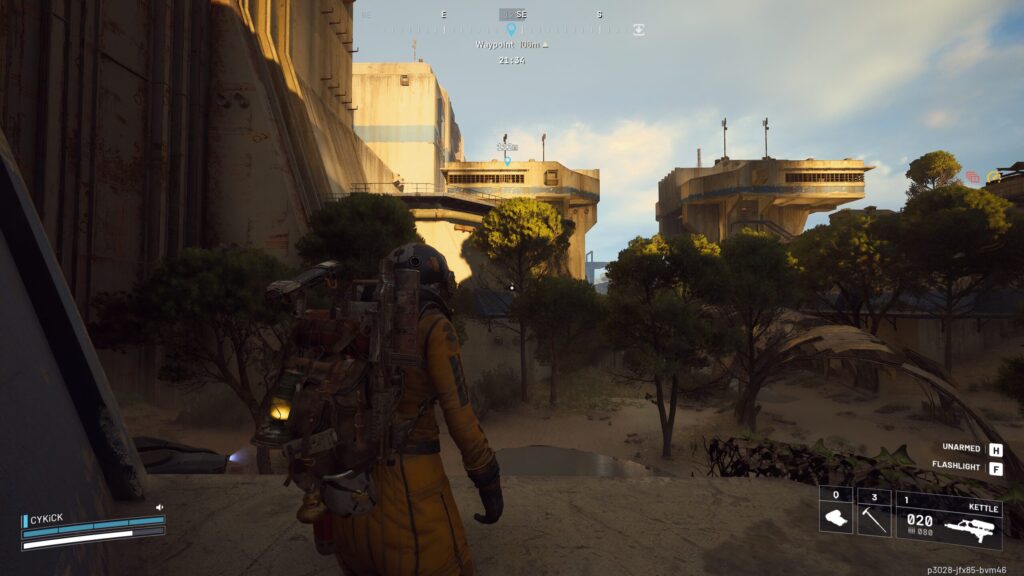
Task: Select the Kettle weapon slot
Action: coord(948,520)
